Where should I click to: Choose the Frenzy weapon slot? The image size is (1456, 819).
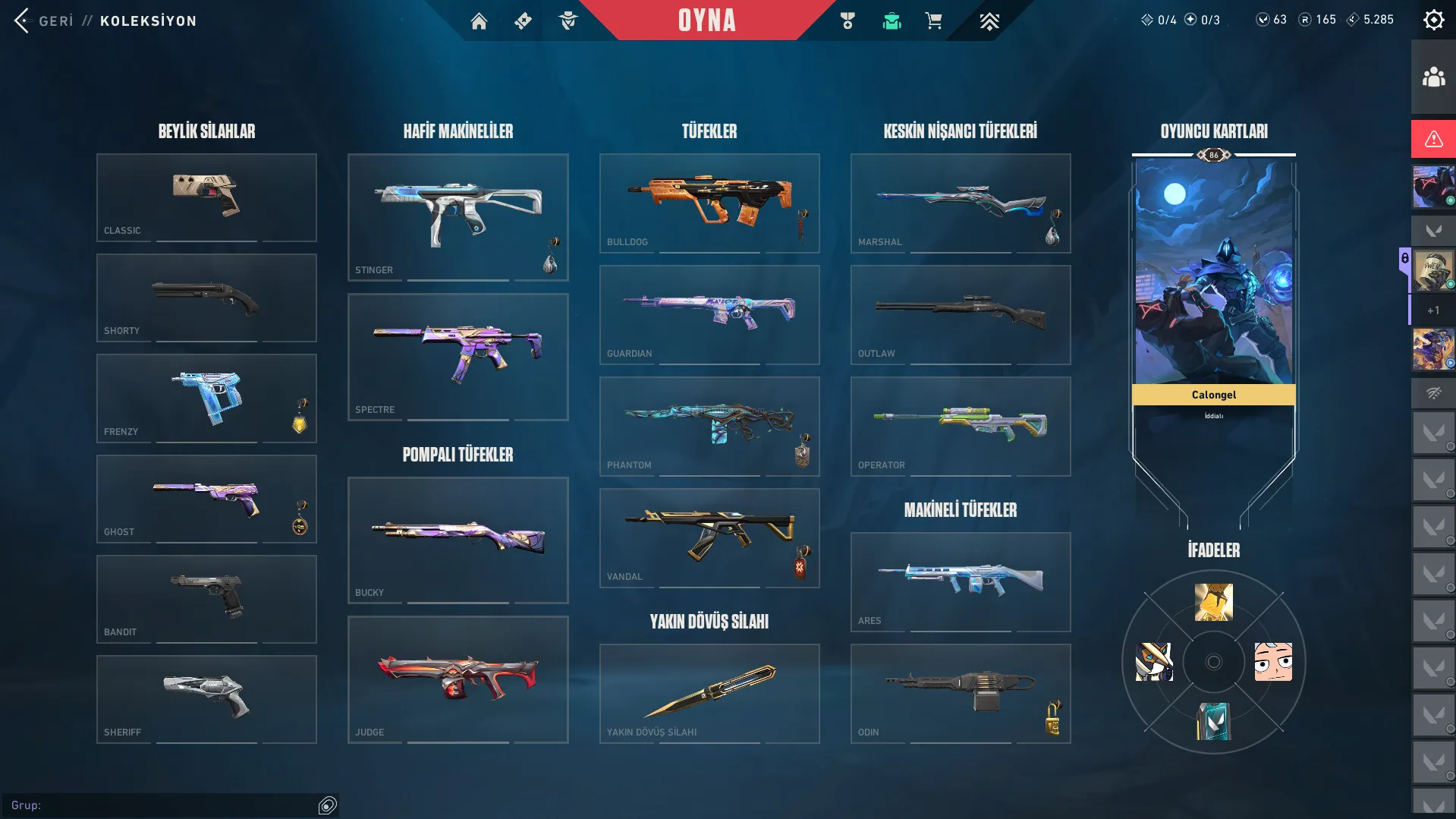point(206,398)
